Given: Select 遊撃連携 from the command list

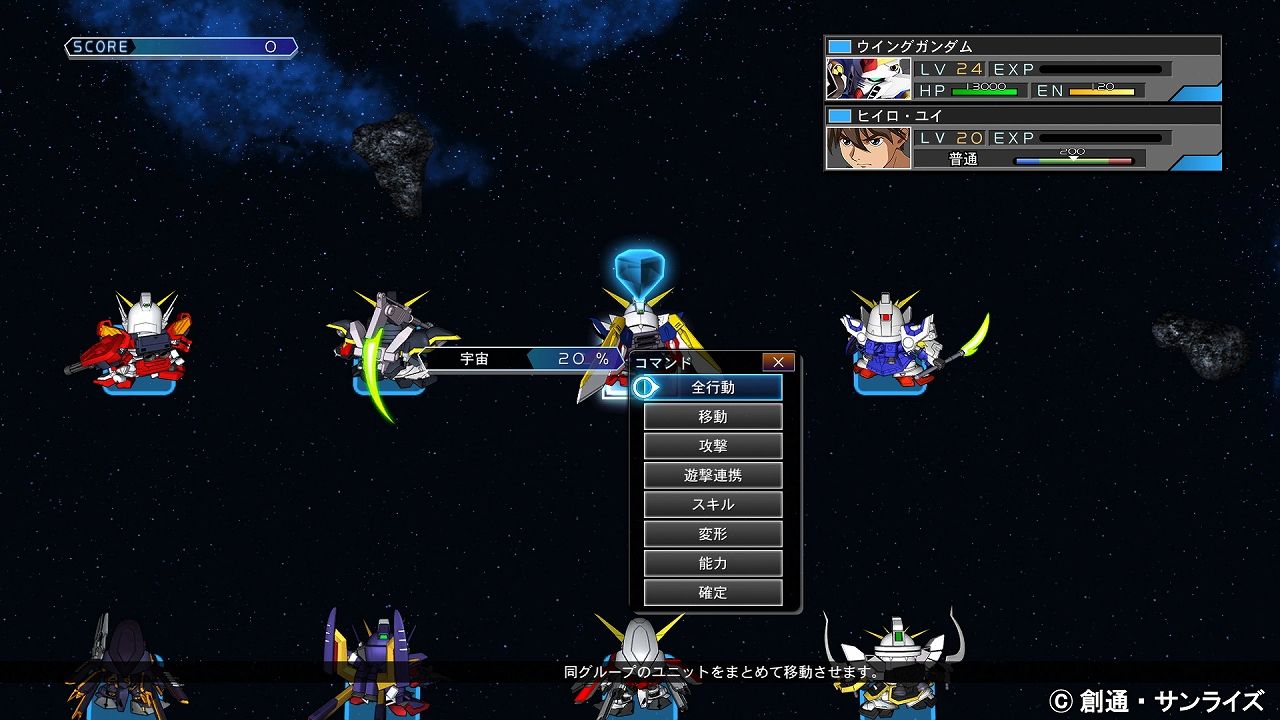Looking at the screenshot, I should point(713,475).
